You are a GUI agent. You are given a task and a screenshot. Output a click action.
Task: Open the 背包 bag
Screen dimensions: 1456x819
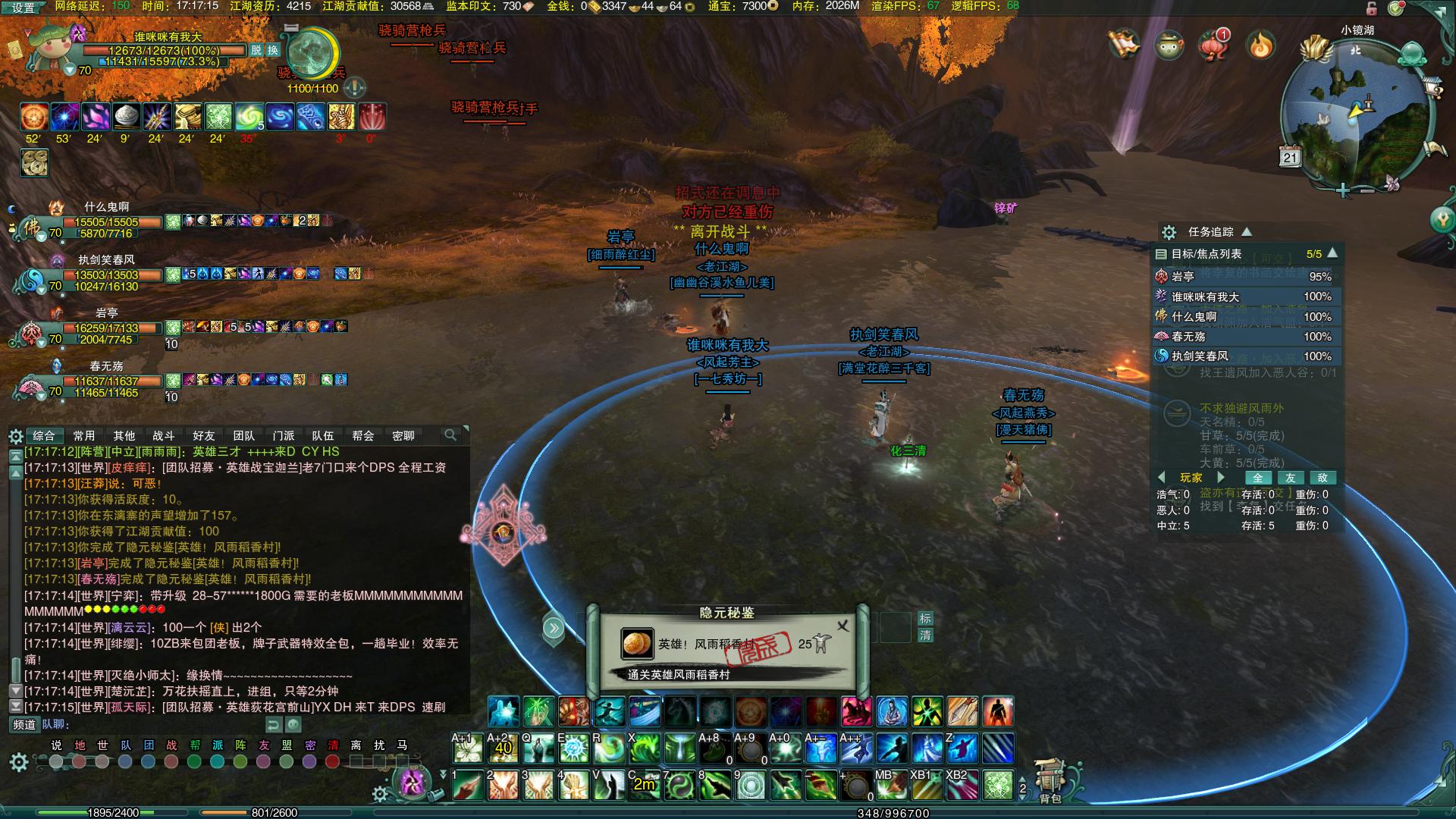tap(1050, 781)
